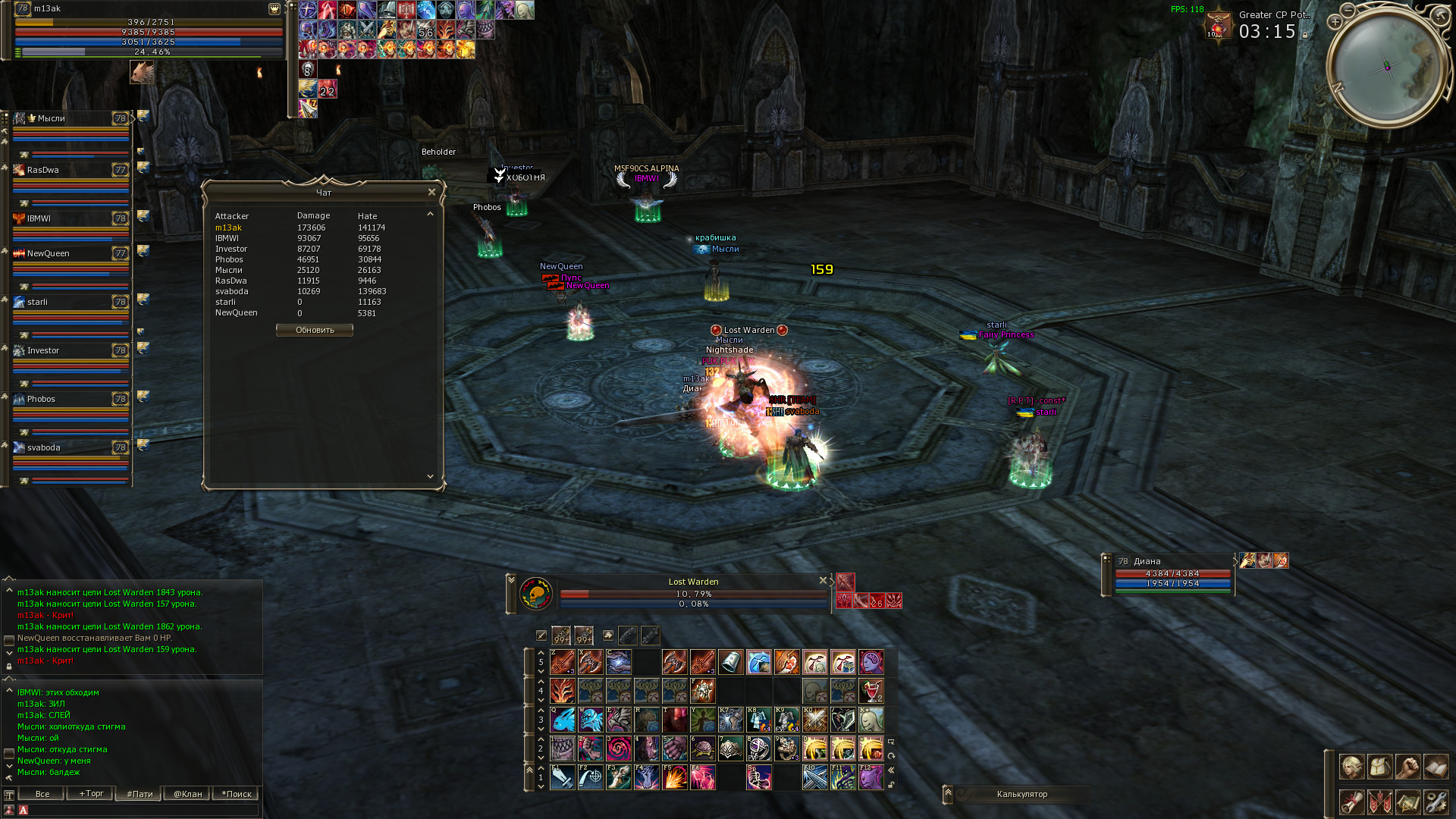Click the circular minimap radar

[1386, 66]
